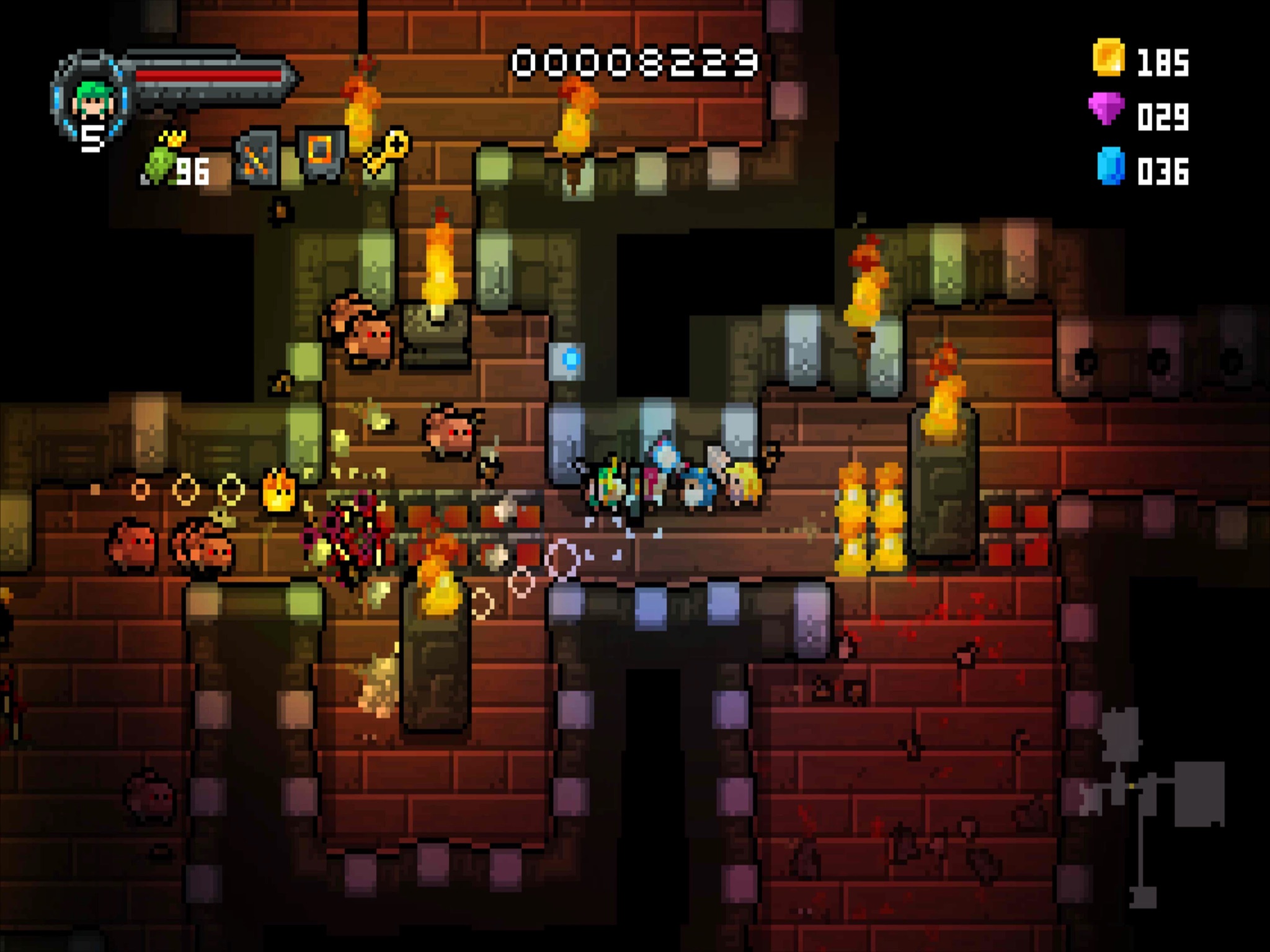Click the golden key icon
The image size is (1270, 952).
click(387, 151)
